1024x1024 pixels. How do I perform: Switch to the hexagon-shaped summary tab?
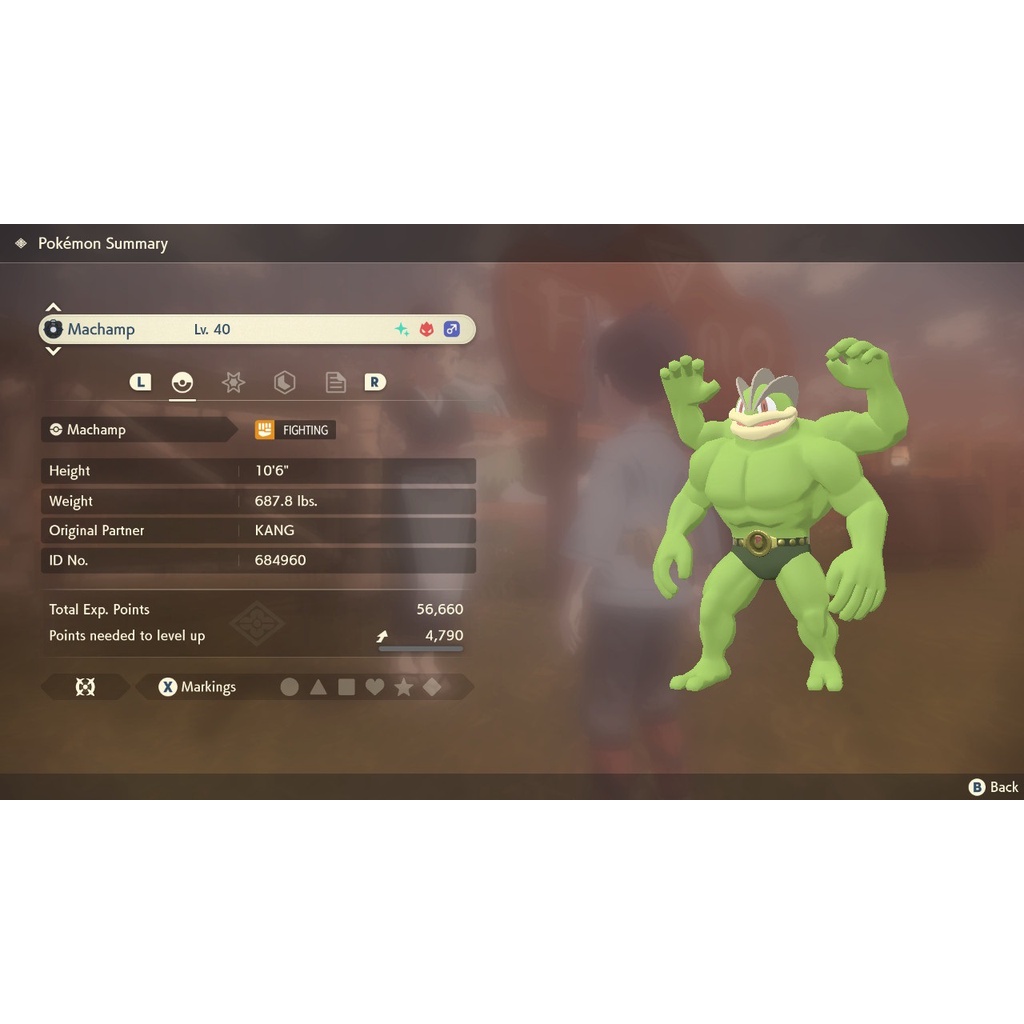tap(284, 382)
